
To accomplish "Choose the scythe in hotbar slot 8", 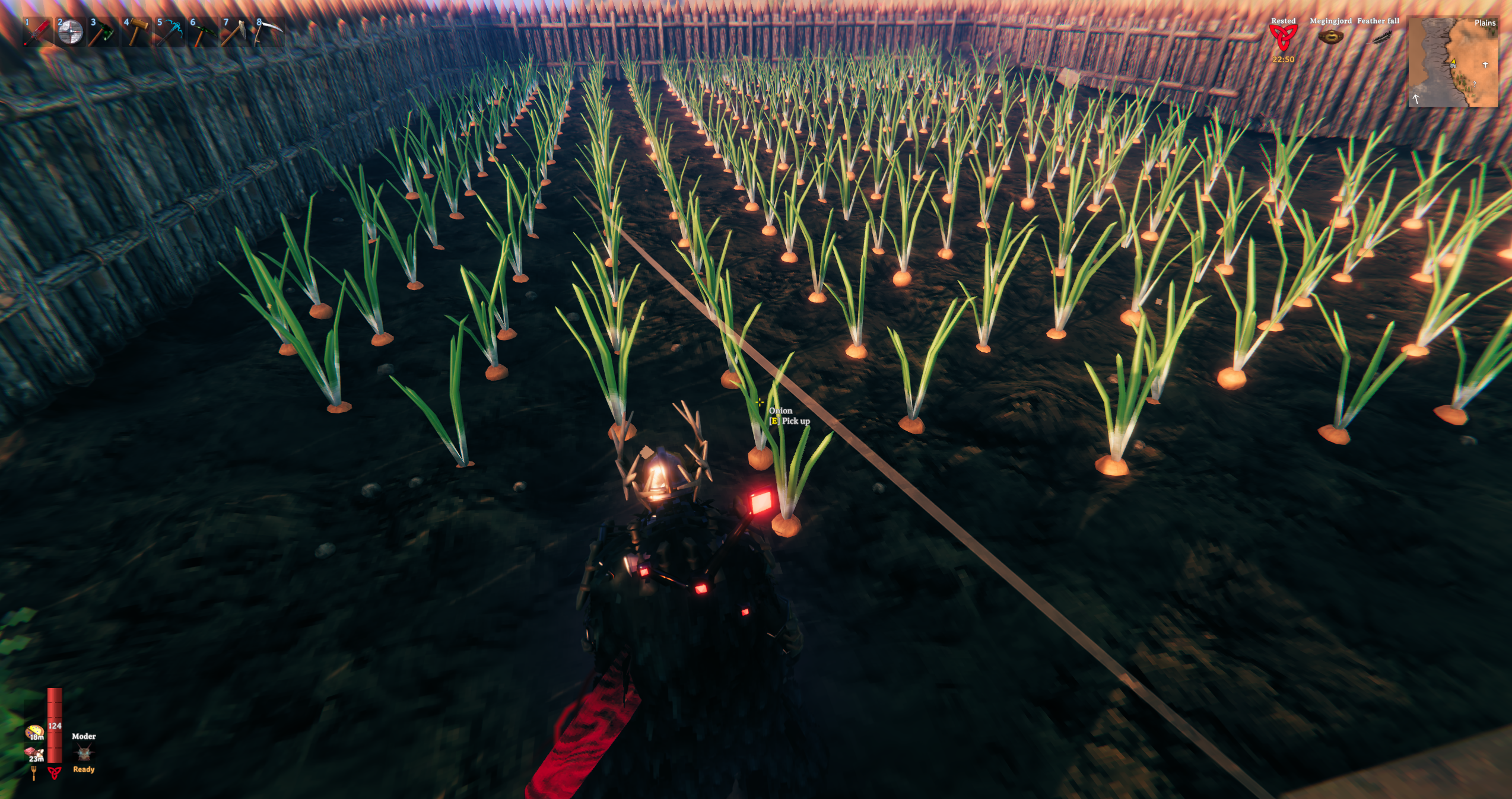I will click(x=268, y=32).
